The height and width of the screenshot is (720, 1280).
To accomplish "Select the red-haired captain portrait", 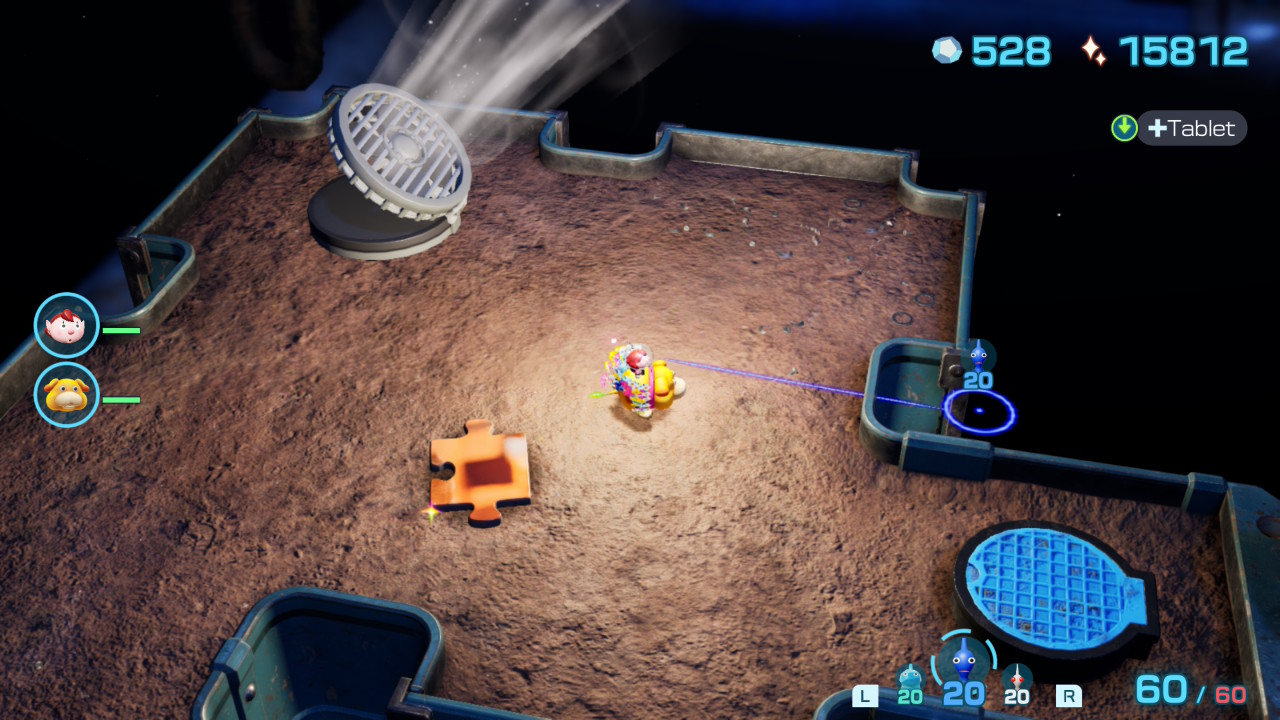I will tap(66, 325).
